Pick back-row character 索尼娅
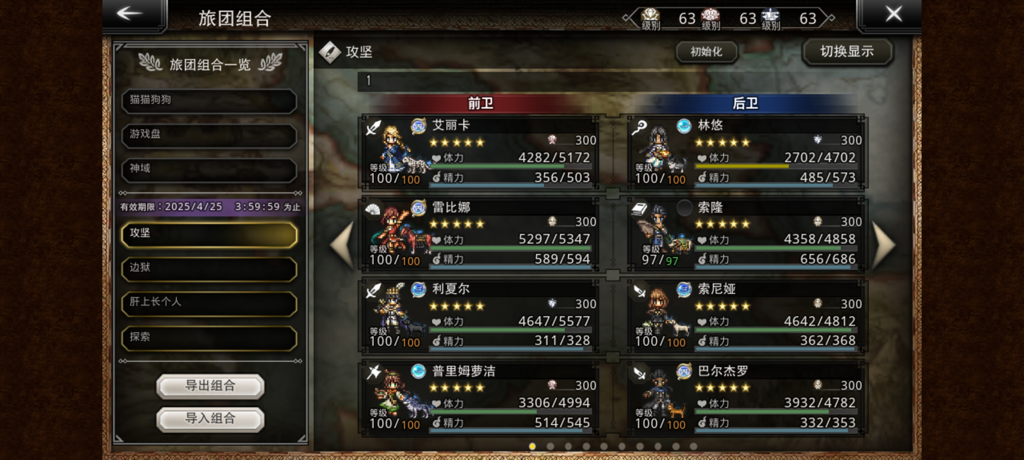1024x460 pixels. click(x=747, y=315)
